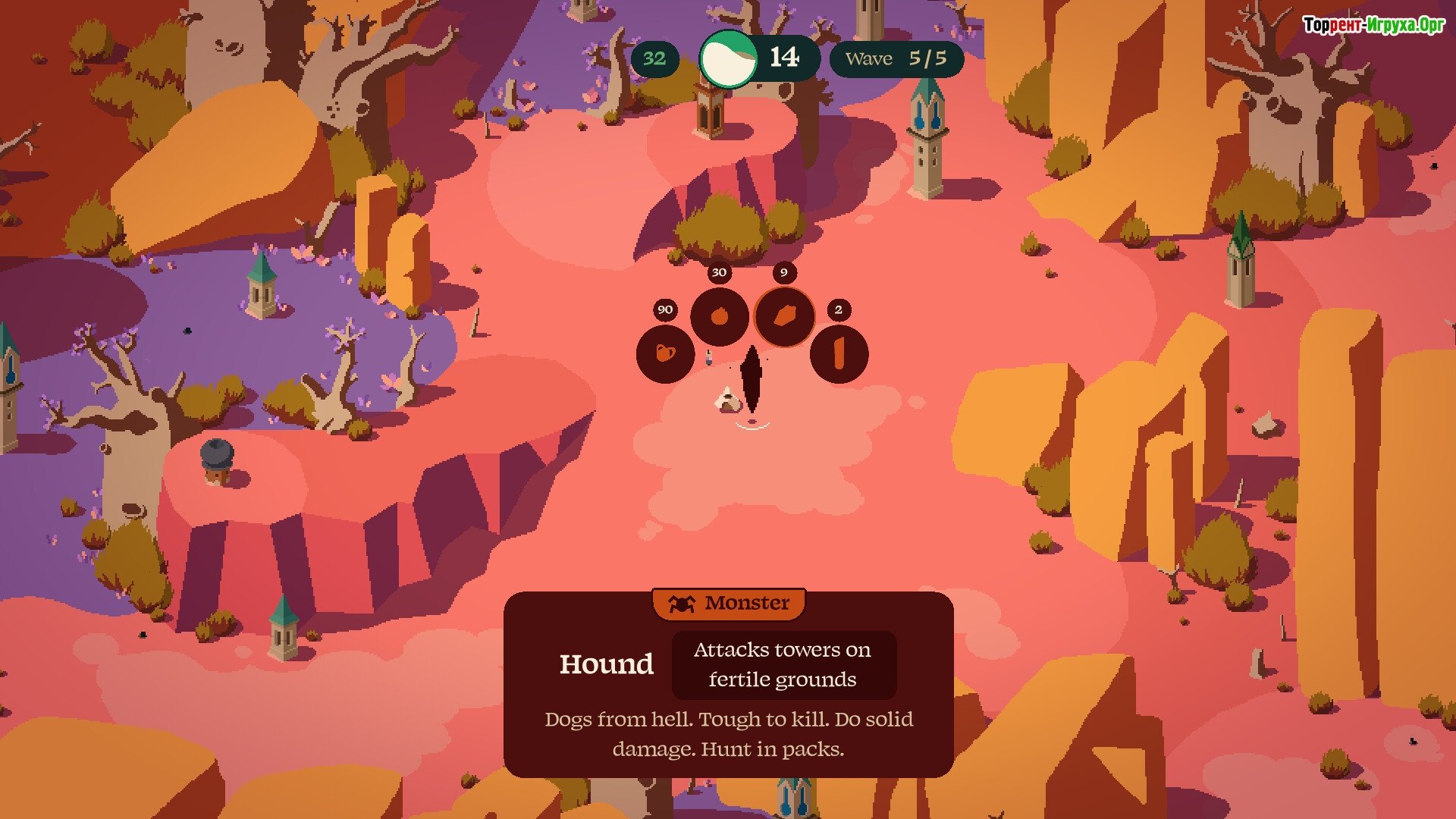Pick the highlighted Hound bubble with count 9
Screen dimensions: 1456x819
pyautogui.click(x=784, y=316)
